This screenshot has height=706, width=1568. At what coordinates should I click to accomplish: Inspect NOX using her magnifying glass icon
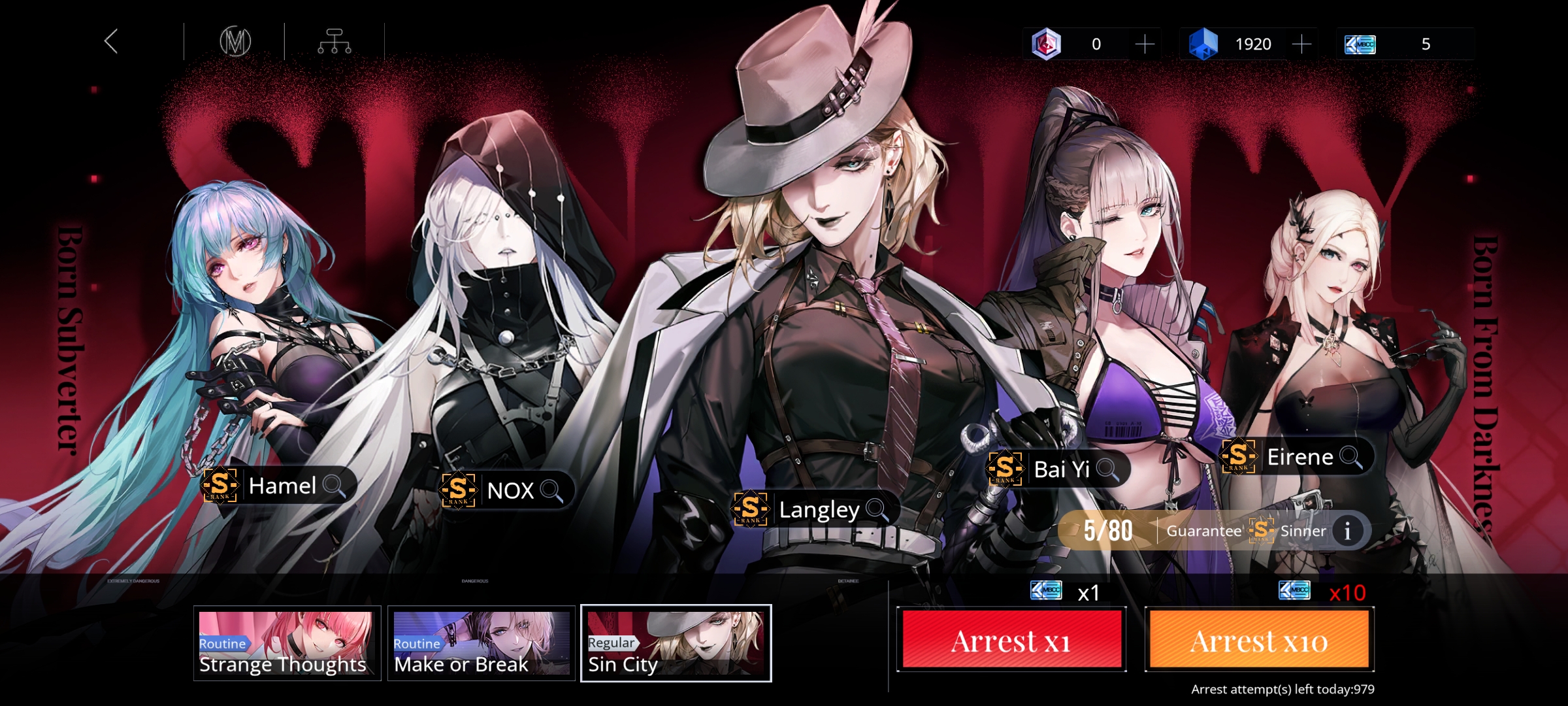pos(552,491)
